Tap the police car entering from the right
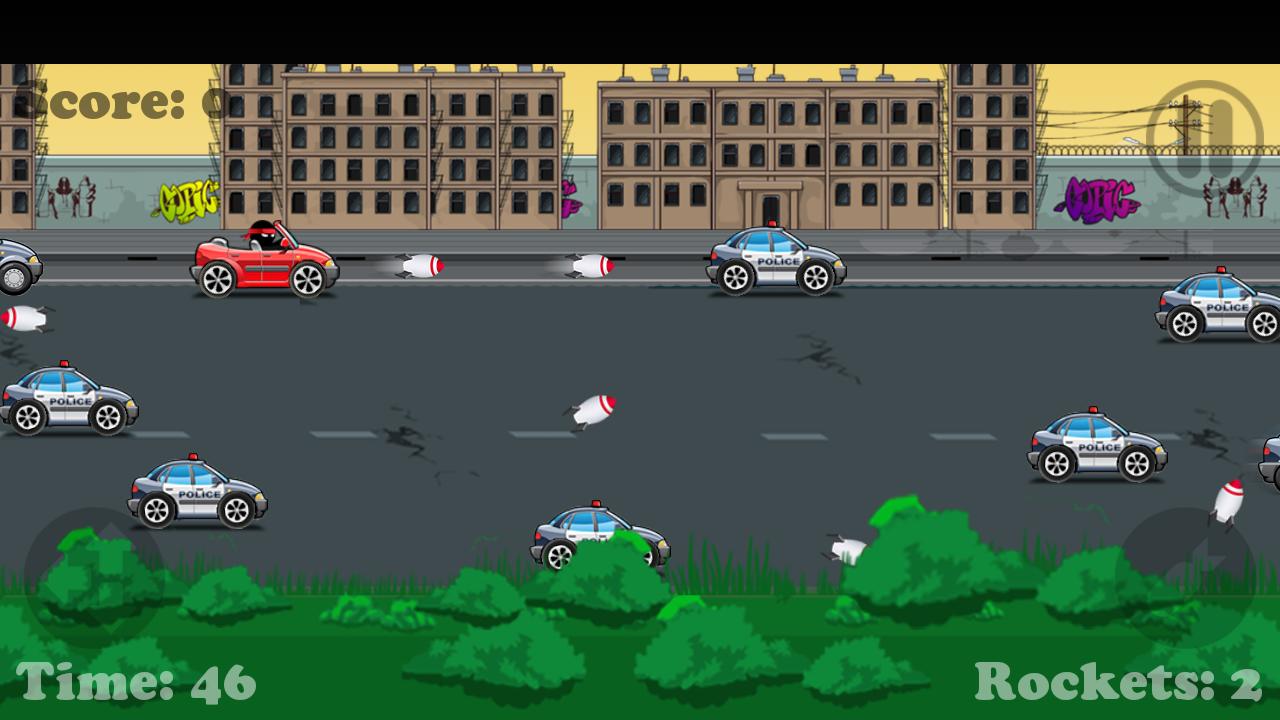The height and width of the screenshot is (720, 1280). (1215, 305)
